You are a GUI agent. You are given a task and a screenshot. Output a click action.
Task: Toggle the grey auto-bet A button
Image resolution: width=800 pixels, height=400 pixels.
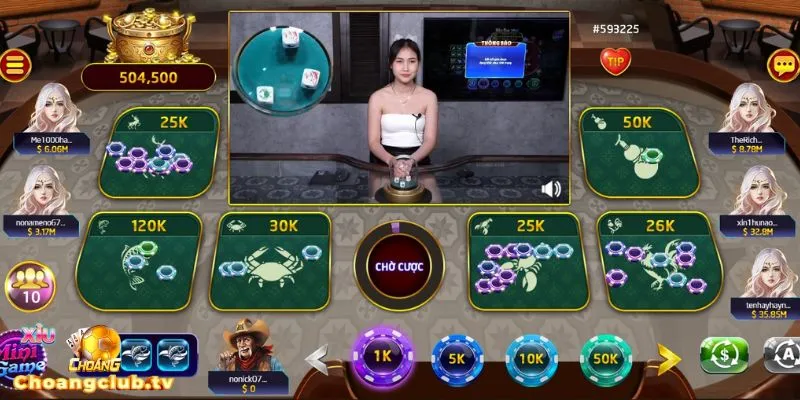(782, 356)
